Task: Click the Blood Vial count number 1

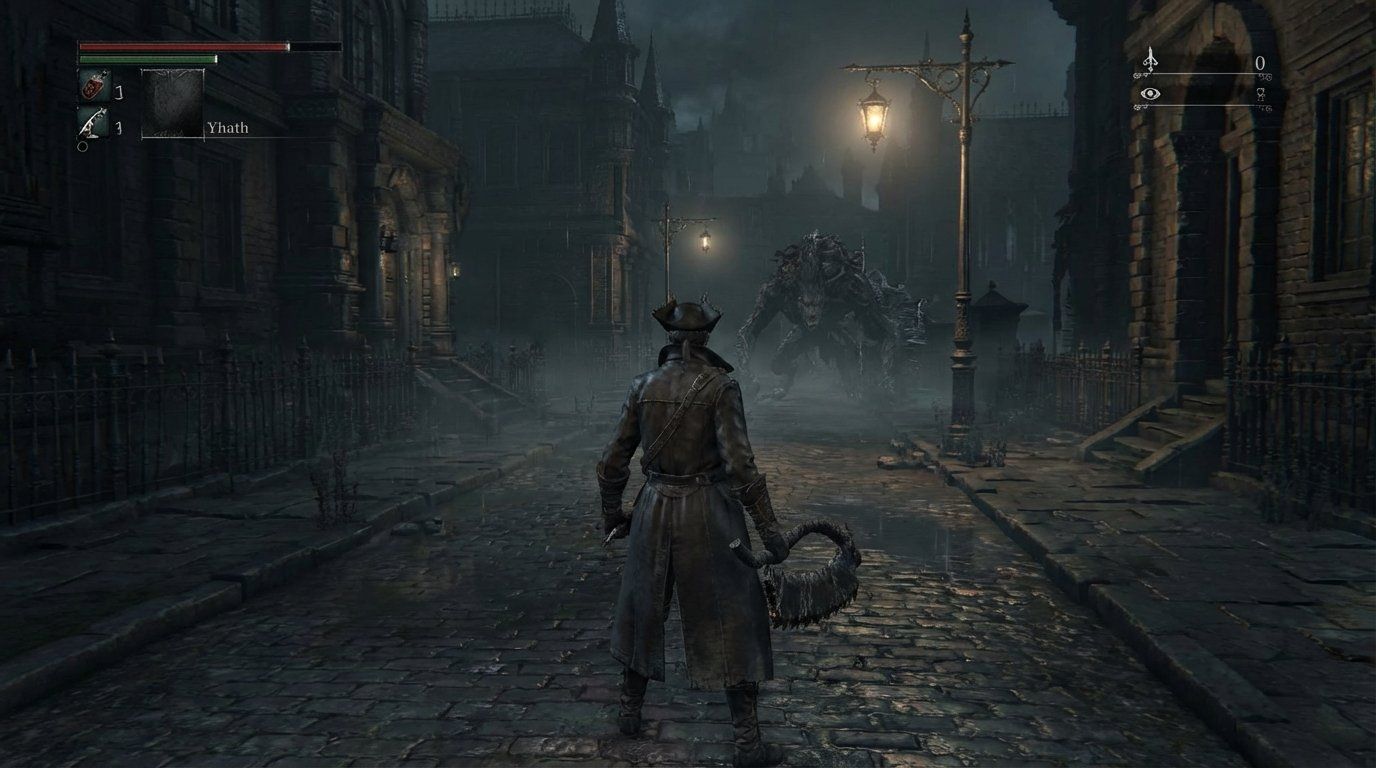Action: click(118, 90)
